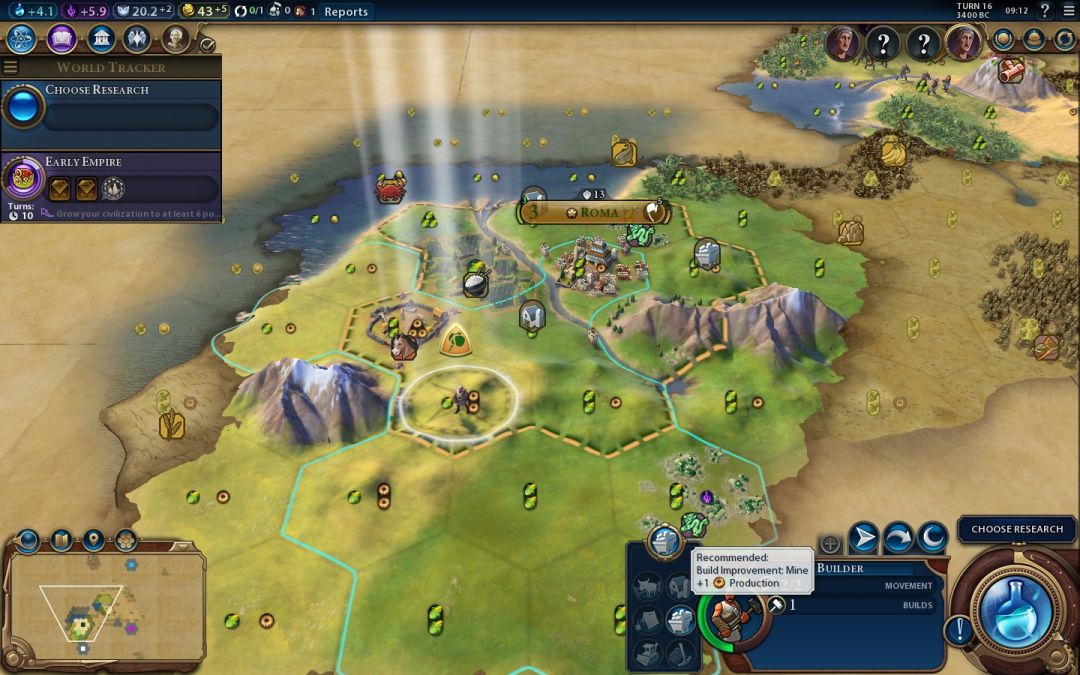This screenshot has height=675, width=1080.
Task: Skip the builder's turn with curved arrow
Action: point(898,540)
